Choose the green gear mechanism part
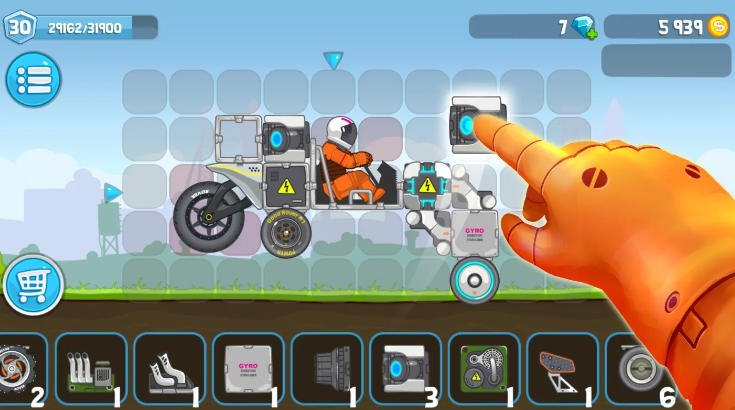Image resolution: width=735 pixels, height=410 pixels. pos(483,368)
